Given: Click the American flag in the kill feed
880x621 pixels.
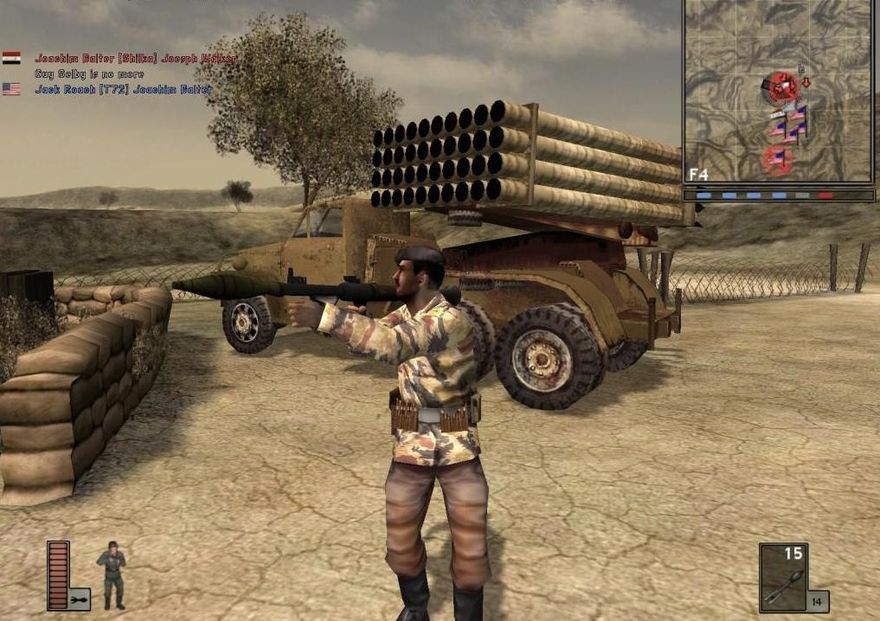Looking at the screenshot, I should [11, 89].
